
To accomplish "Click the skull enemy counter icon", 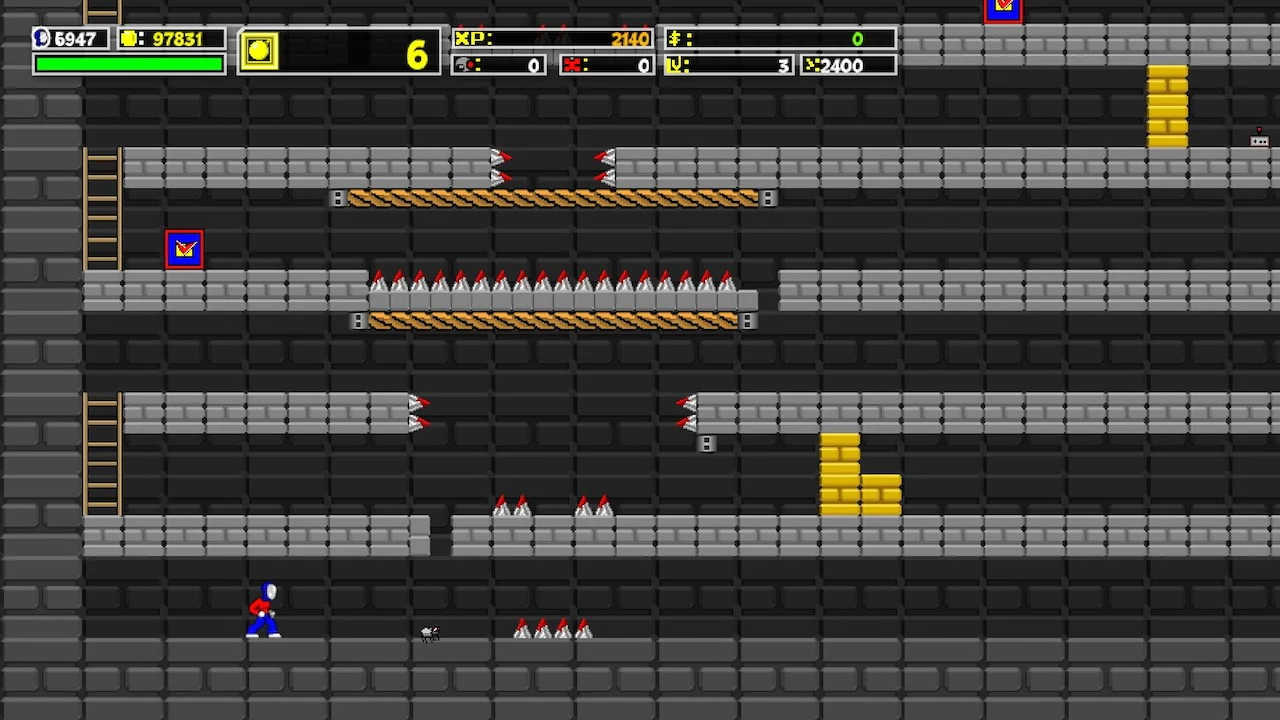I will pos(463,66).
